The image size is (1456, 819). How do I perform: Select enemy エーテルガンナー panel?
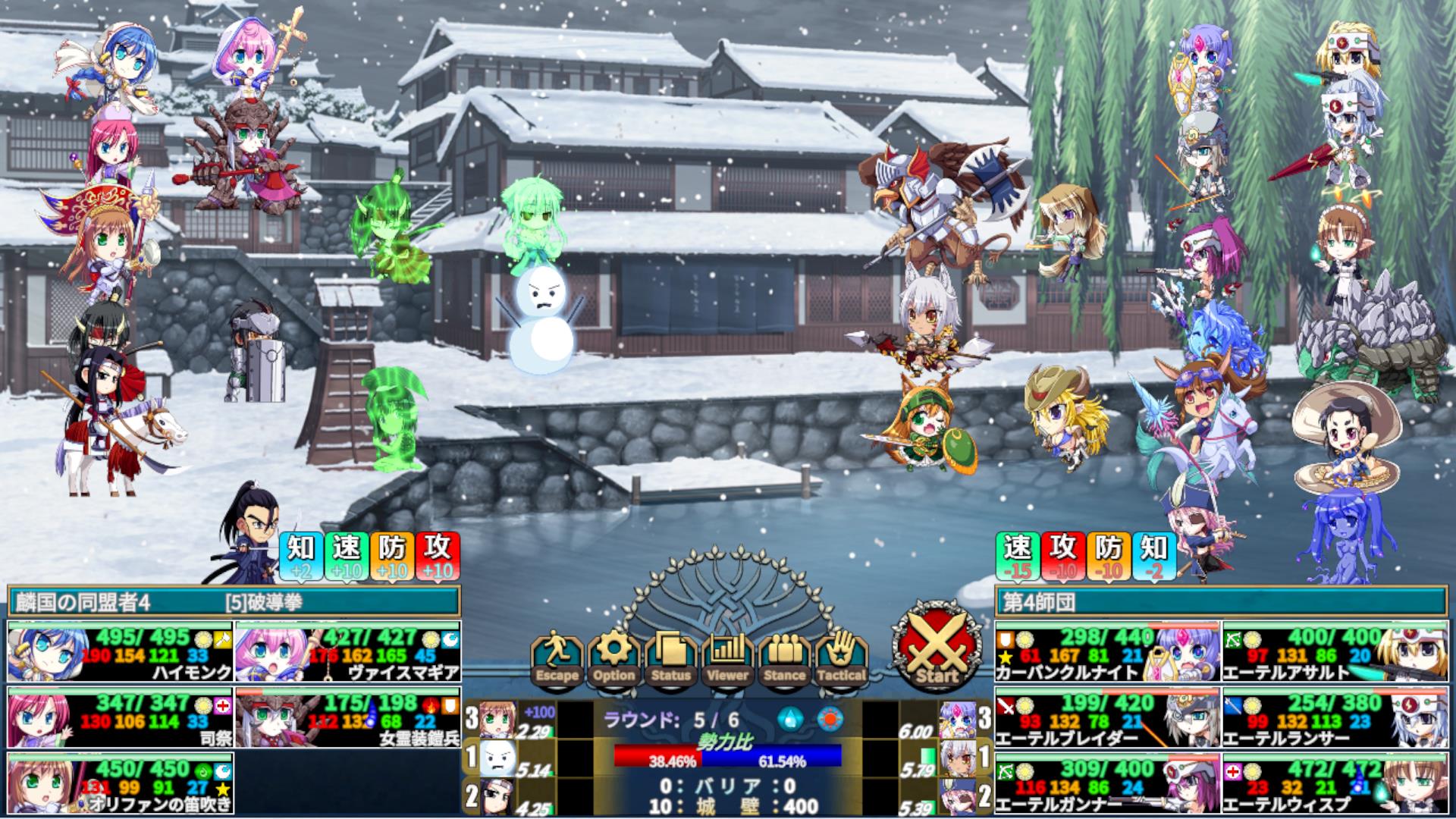point(1107,783)
